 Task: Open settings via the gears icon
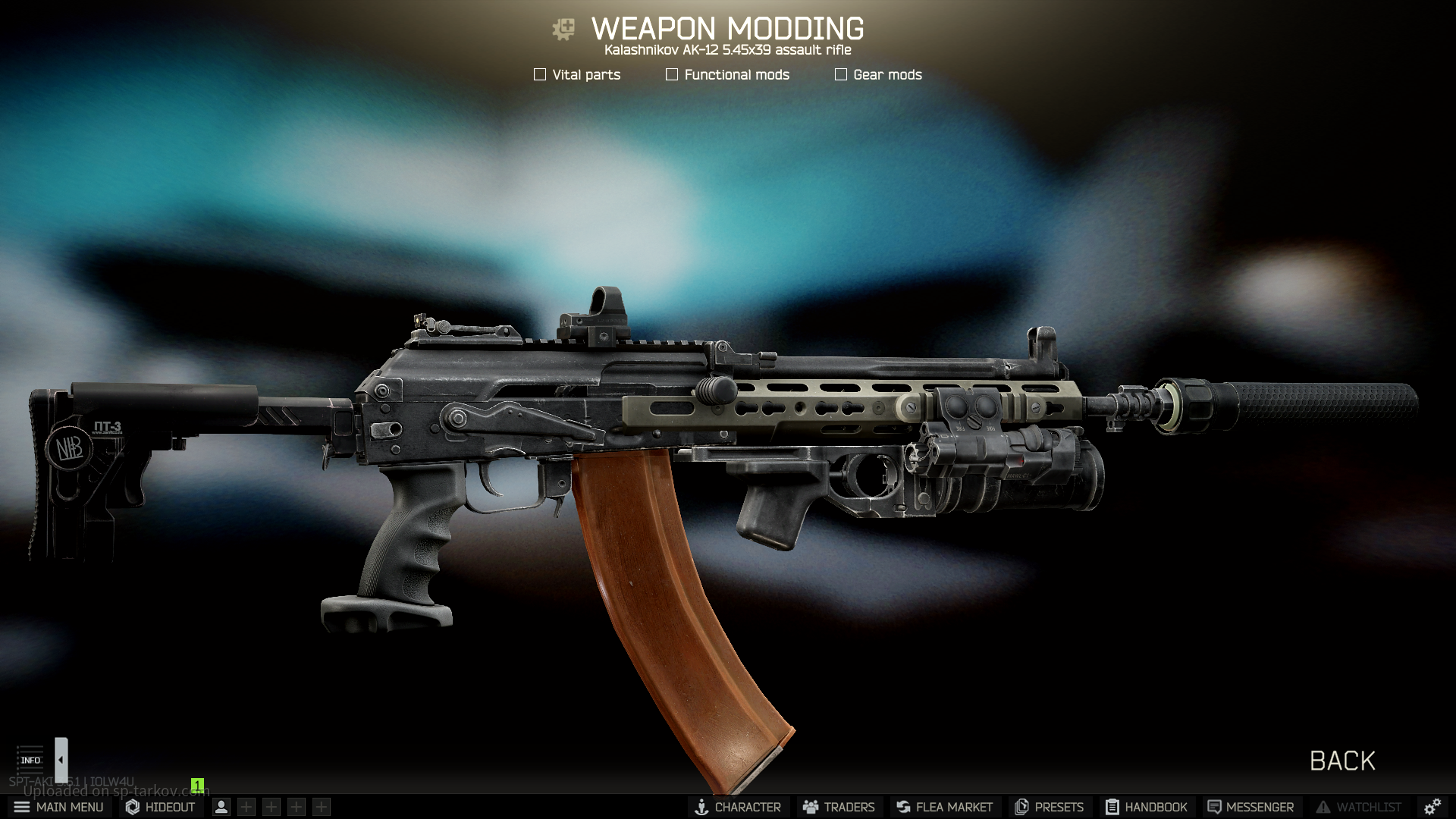(x=1432, y=807)
